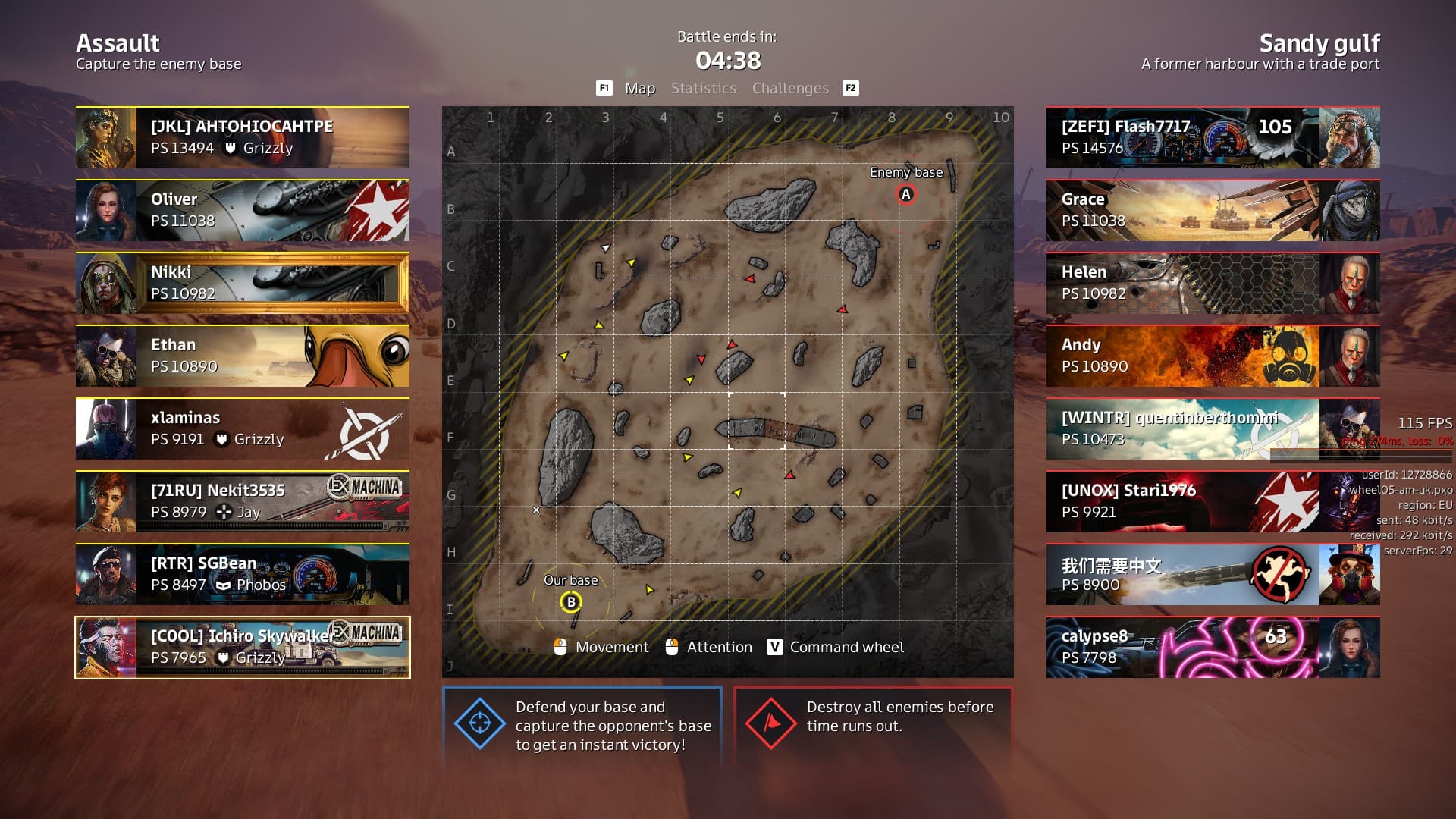The height and width of the screenshot is (819, 1456).
Task: Click calypse8 enemy player row
Action: point(1213,647)
